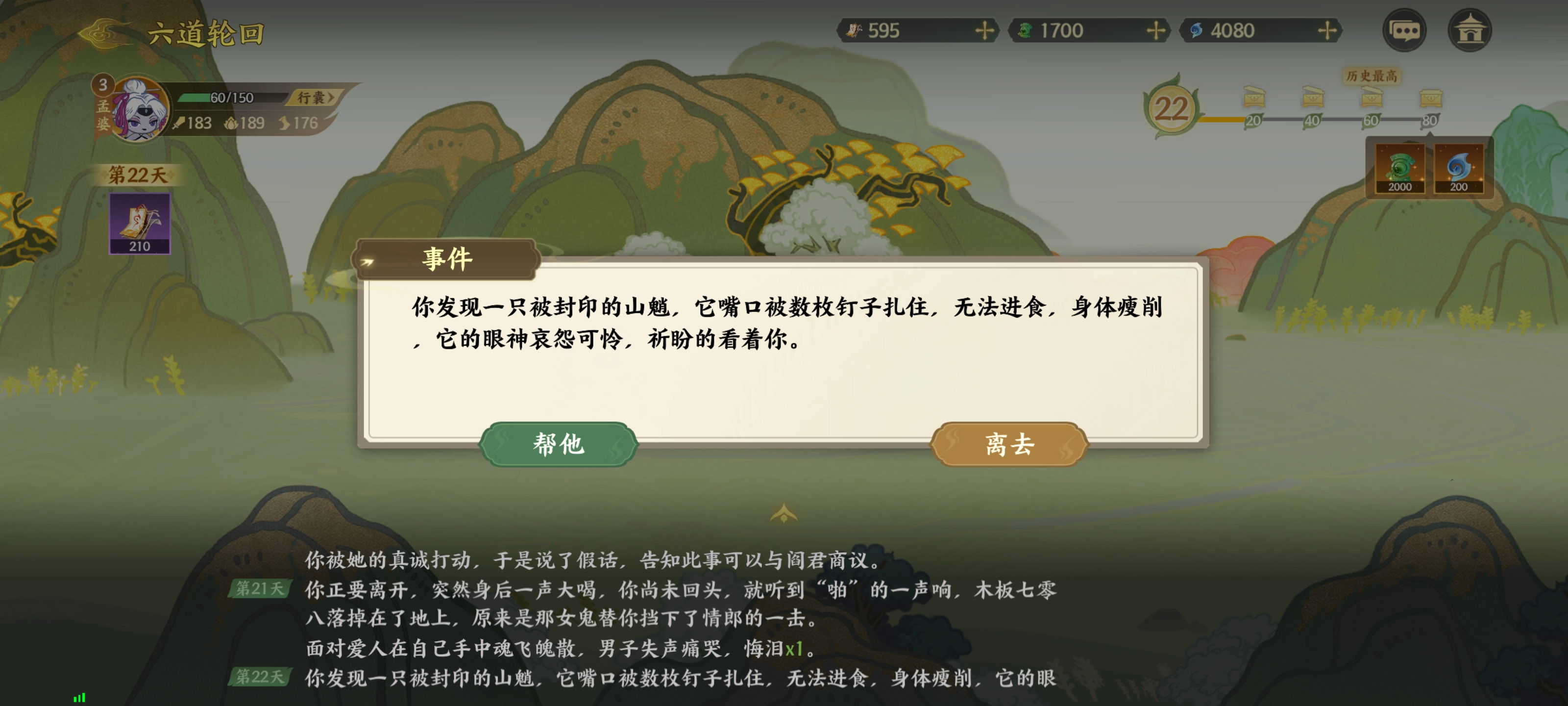Open the 六道轮回 title at top left
This screenshot has height=706, width=1568.
(x=207, y=33)
